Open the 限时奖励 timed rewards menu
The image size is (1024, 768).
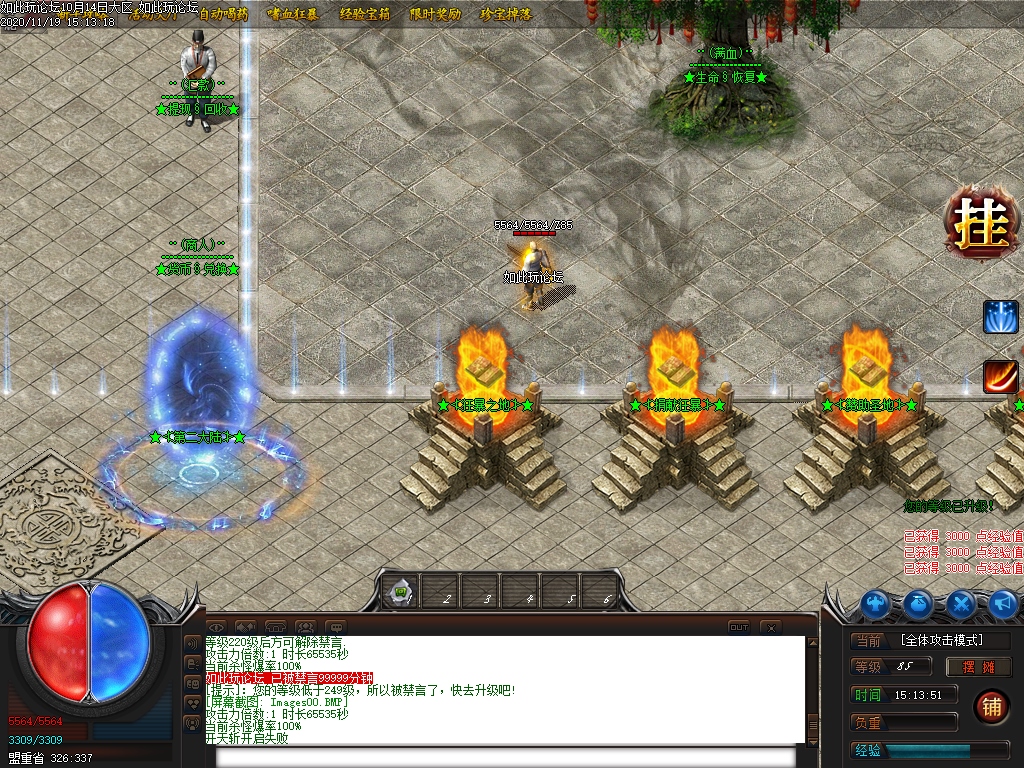[x=435, y=14]
